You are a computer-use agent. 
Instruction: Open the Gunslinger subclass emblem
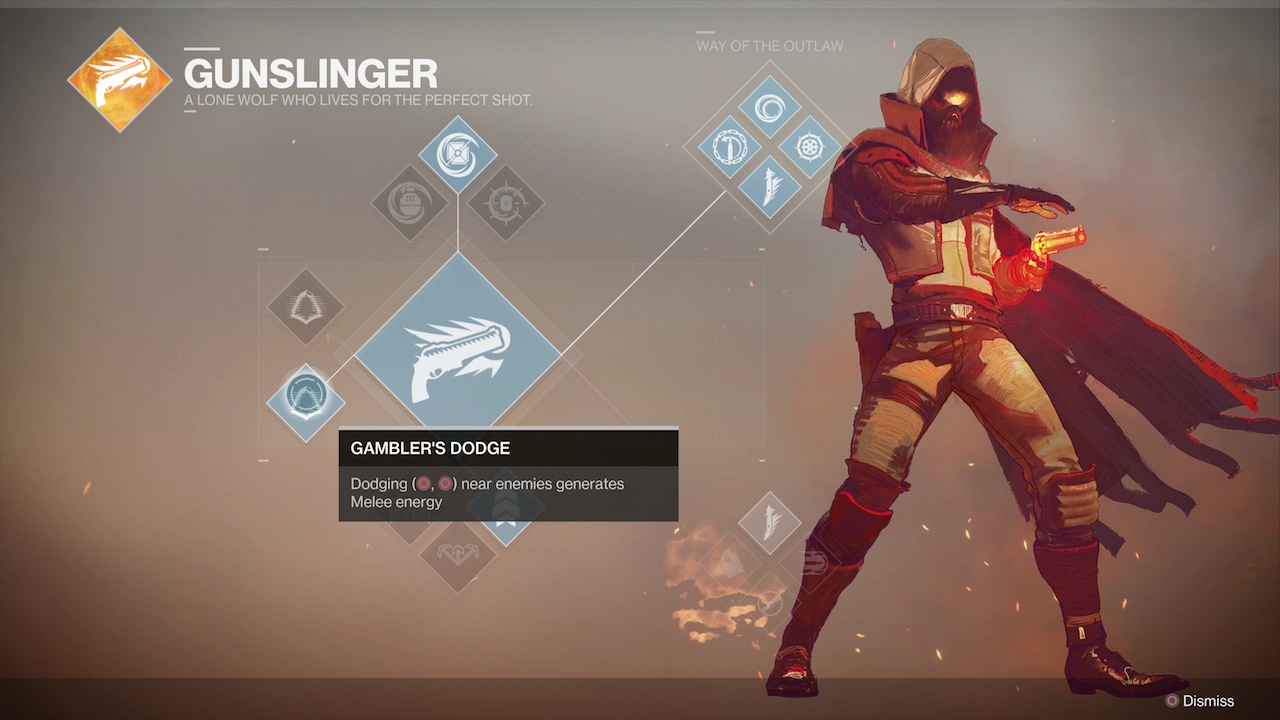point(120,80)
